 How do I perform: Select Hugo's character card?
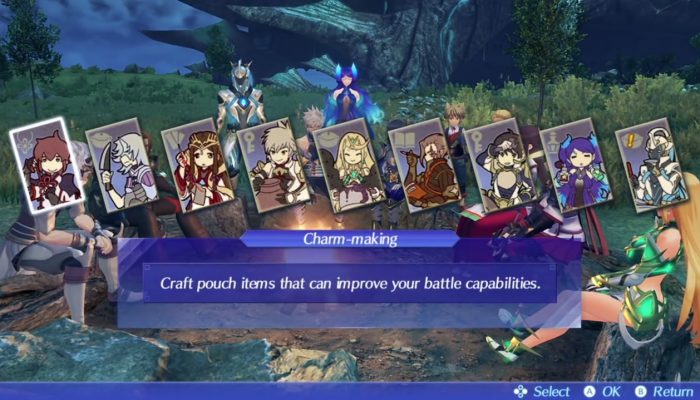(x=498, y=166)
